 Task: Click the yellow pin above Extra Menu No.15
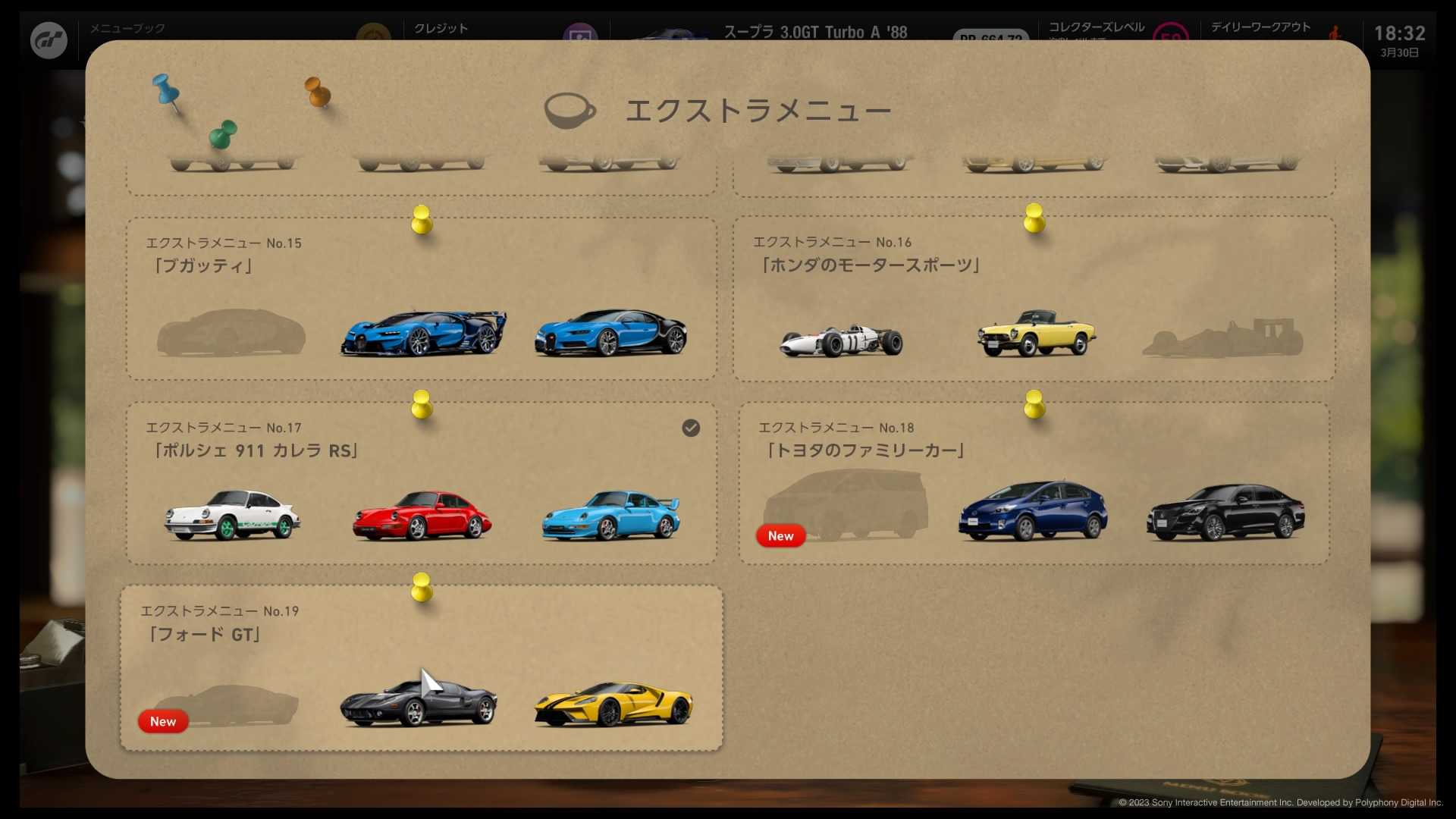pyautogui.click(x=422, y=220)
